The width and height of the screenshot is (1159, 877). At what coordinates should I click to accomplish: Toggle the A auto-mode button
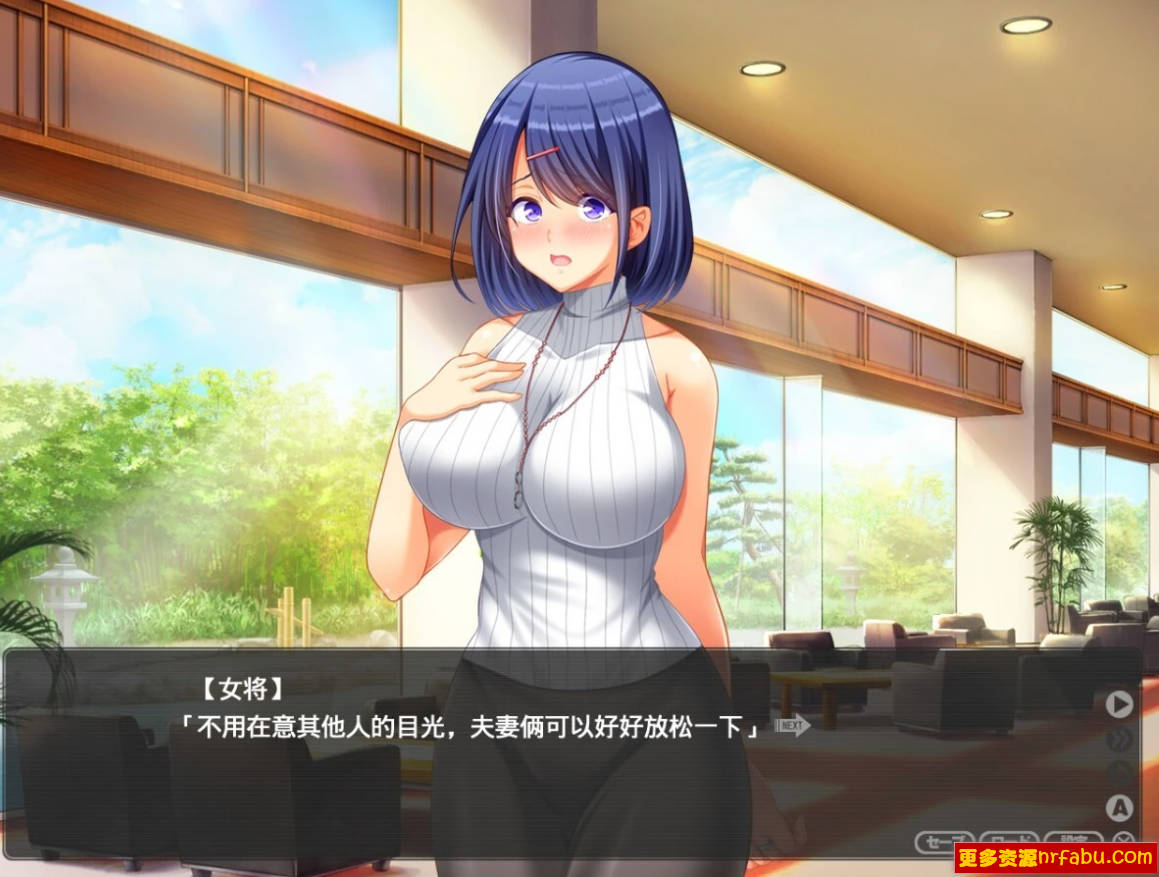(1120, 807)
